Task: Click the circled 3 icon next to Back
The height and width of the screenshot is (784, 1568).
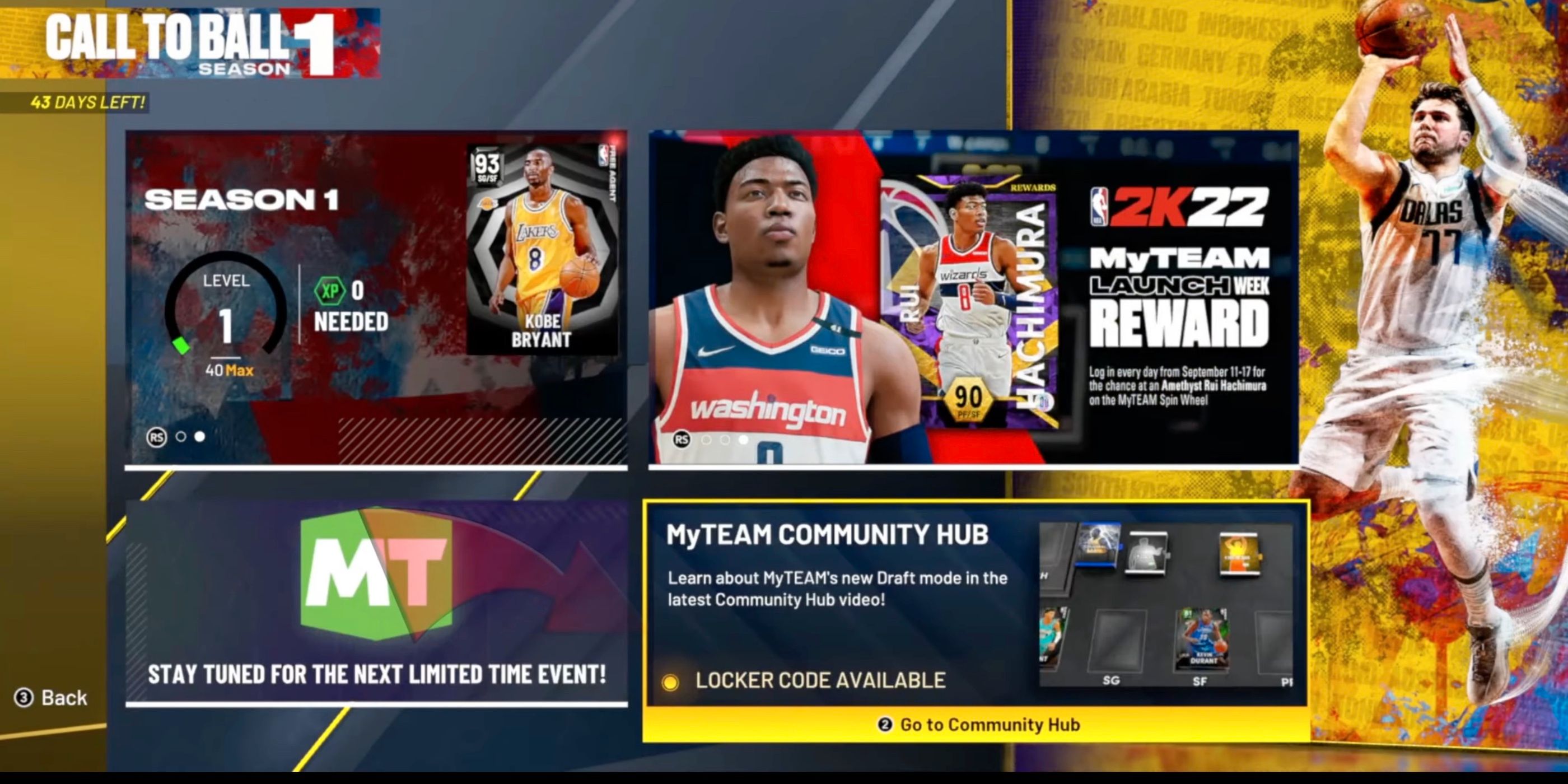Action: pyautogui.click(x=24, y=698)
